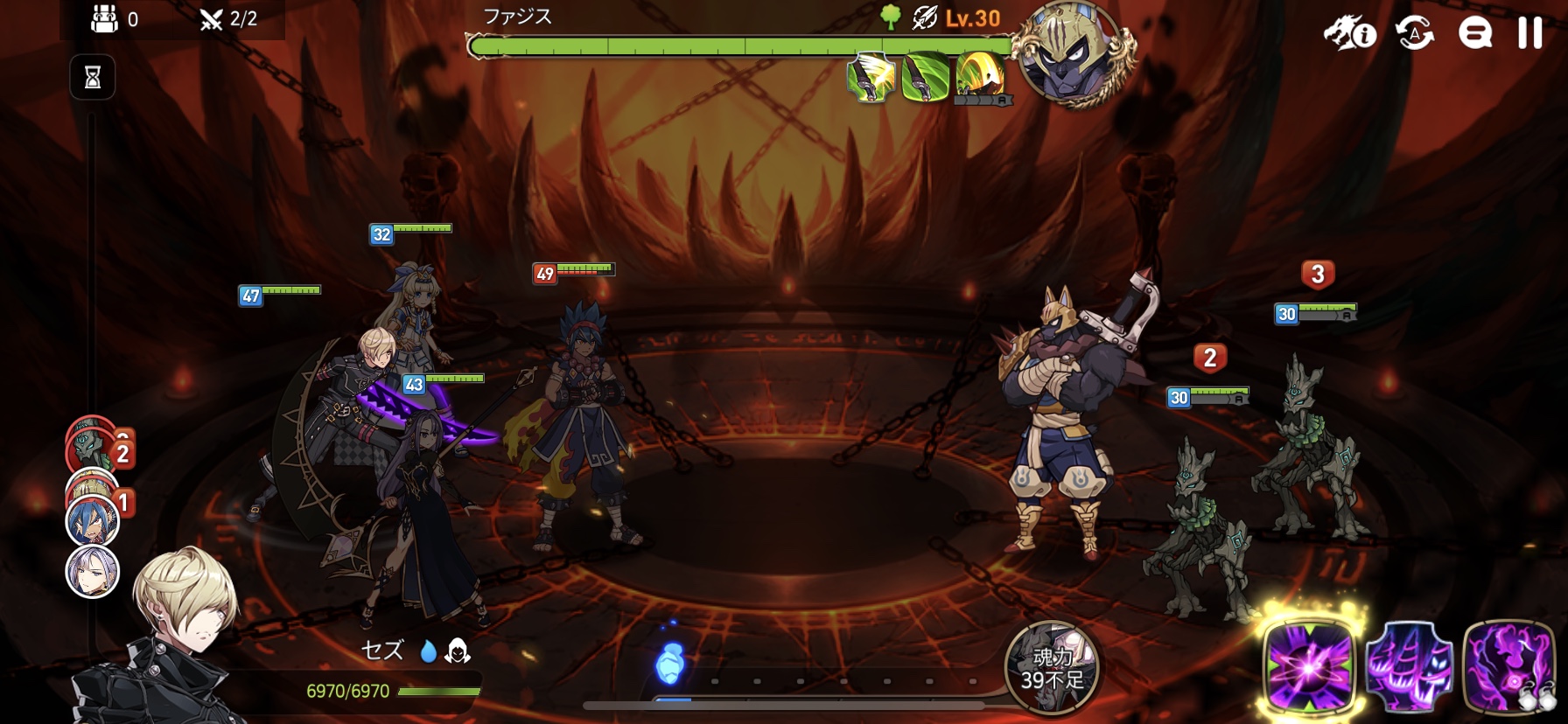
Task: Select the silver-haired hero turn portrait
Action: pos(93,572)
